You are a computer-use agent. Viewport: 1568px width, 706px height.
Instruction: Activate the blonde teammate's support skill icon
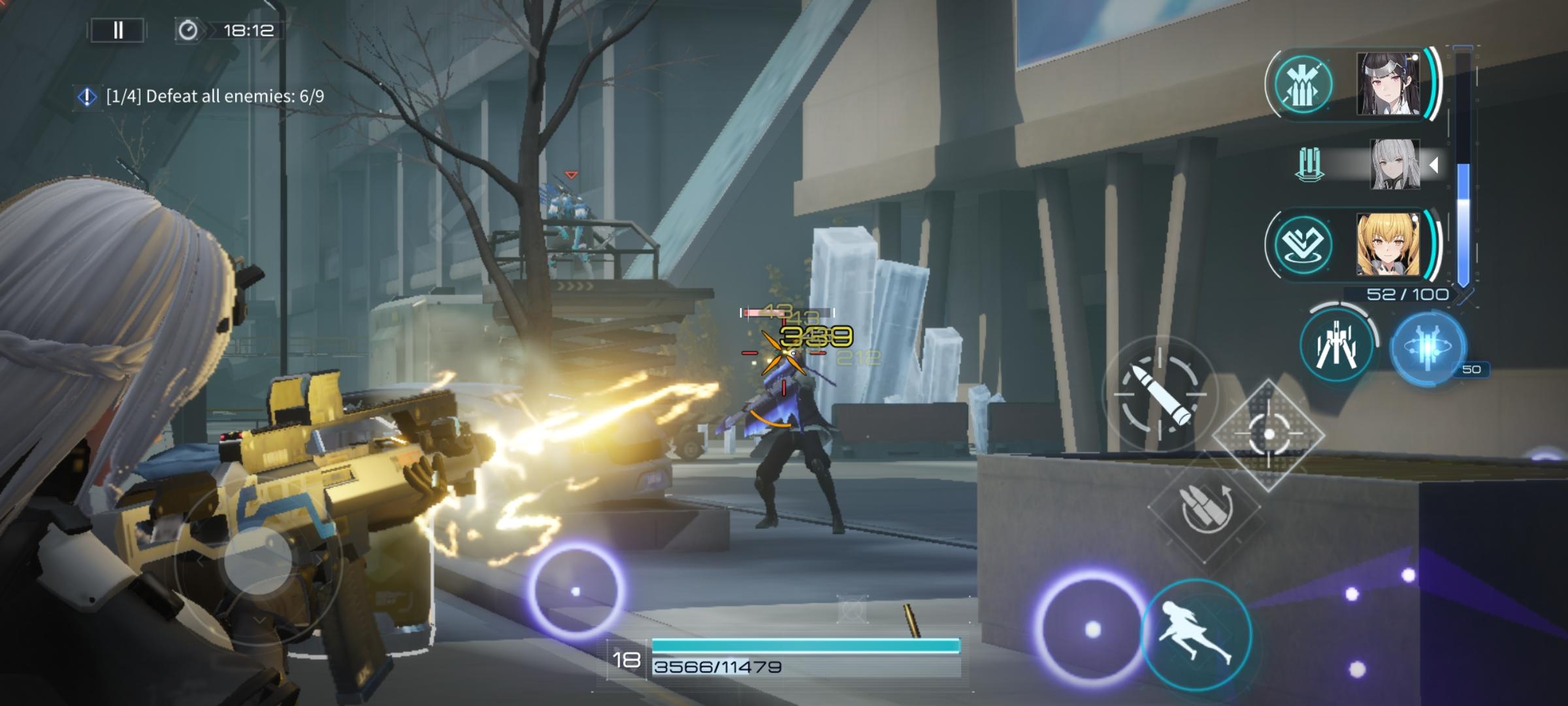(x=1303, y=244)
